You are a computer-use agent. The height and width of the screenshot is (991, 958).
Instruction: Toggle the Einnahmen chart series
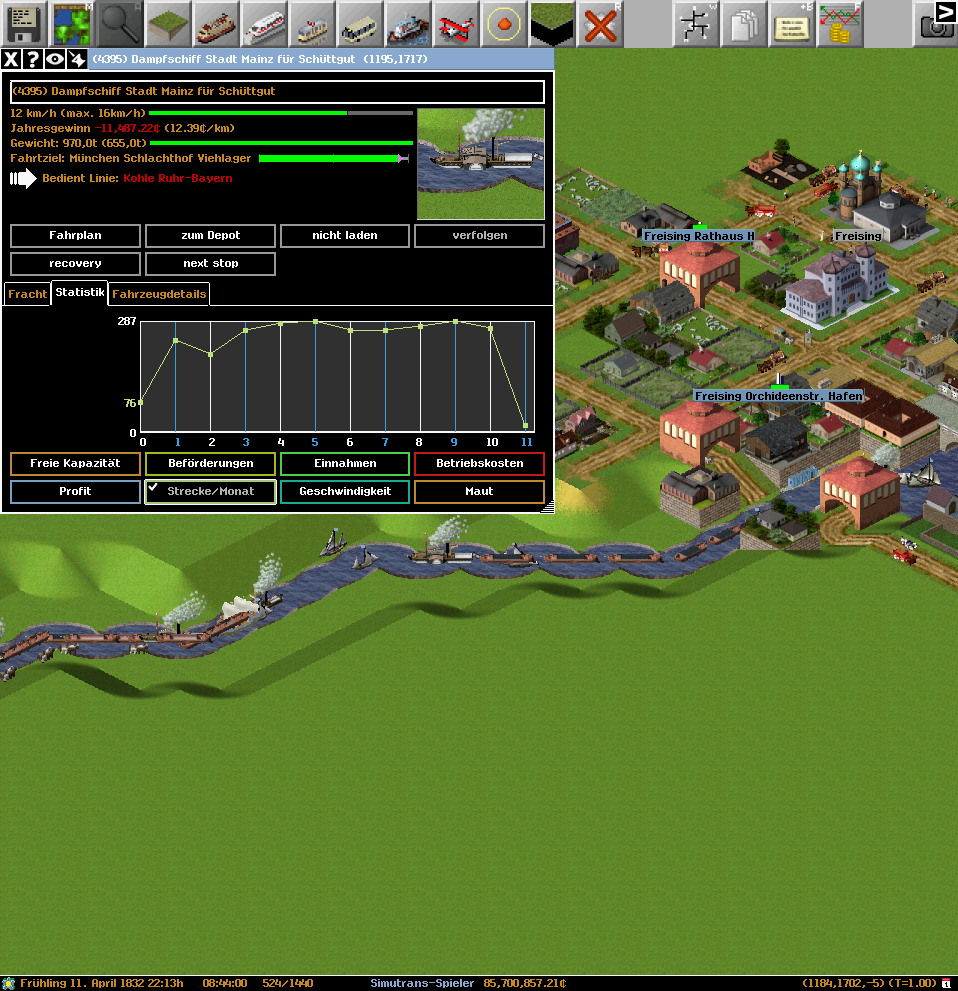click(x=345, y=464)
